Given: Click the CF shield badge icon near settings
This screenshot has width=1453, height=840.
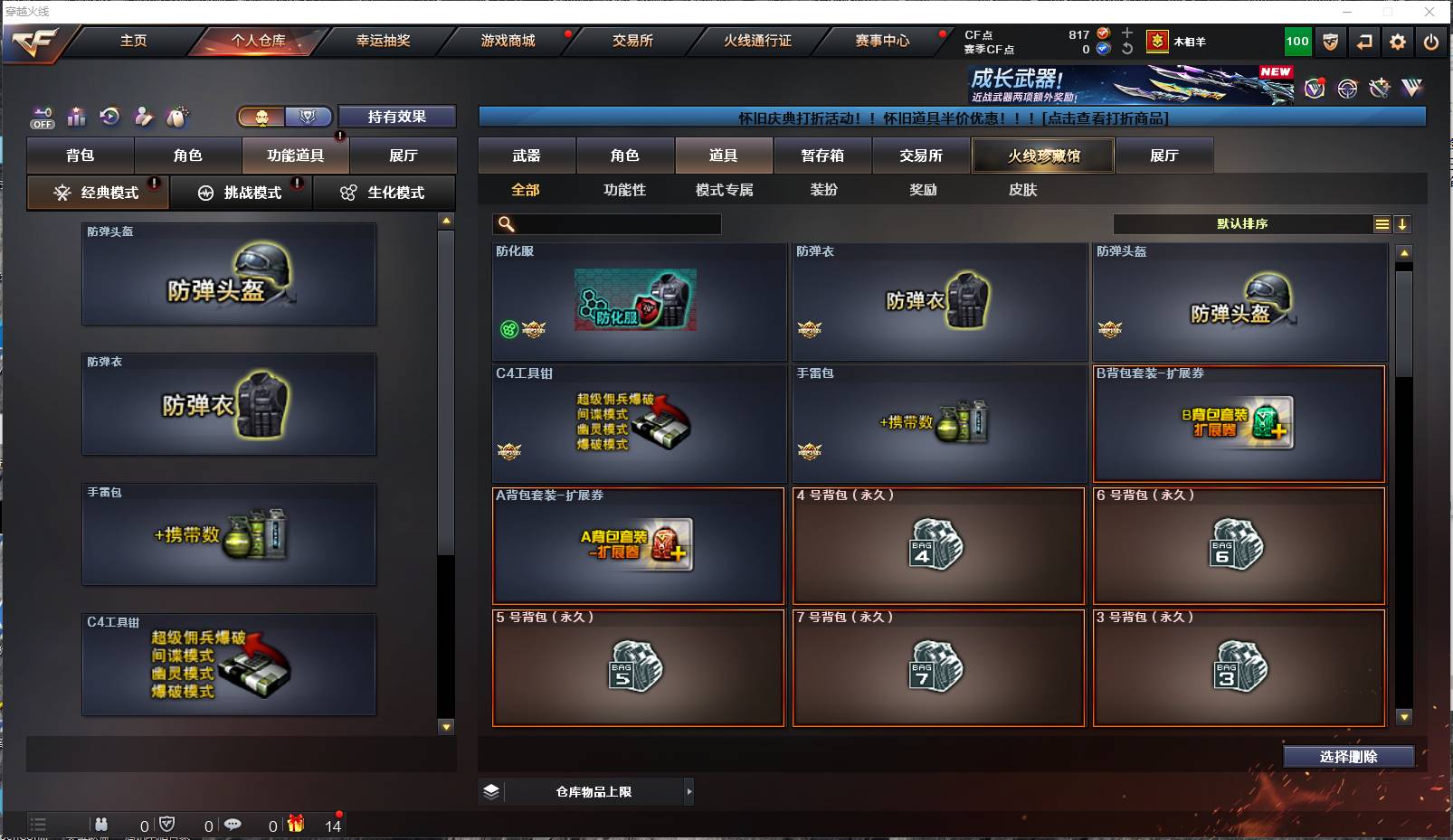Looking at the screenshot, I should click(1330, 42).
